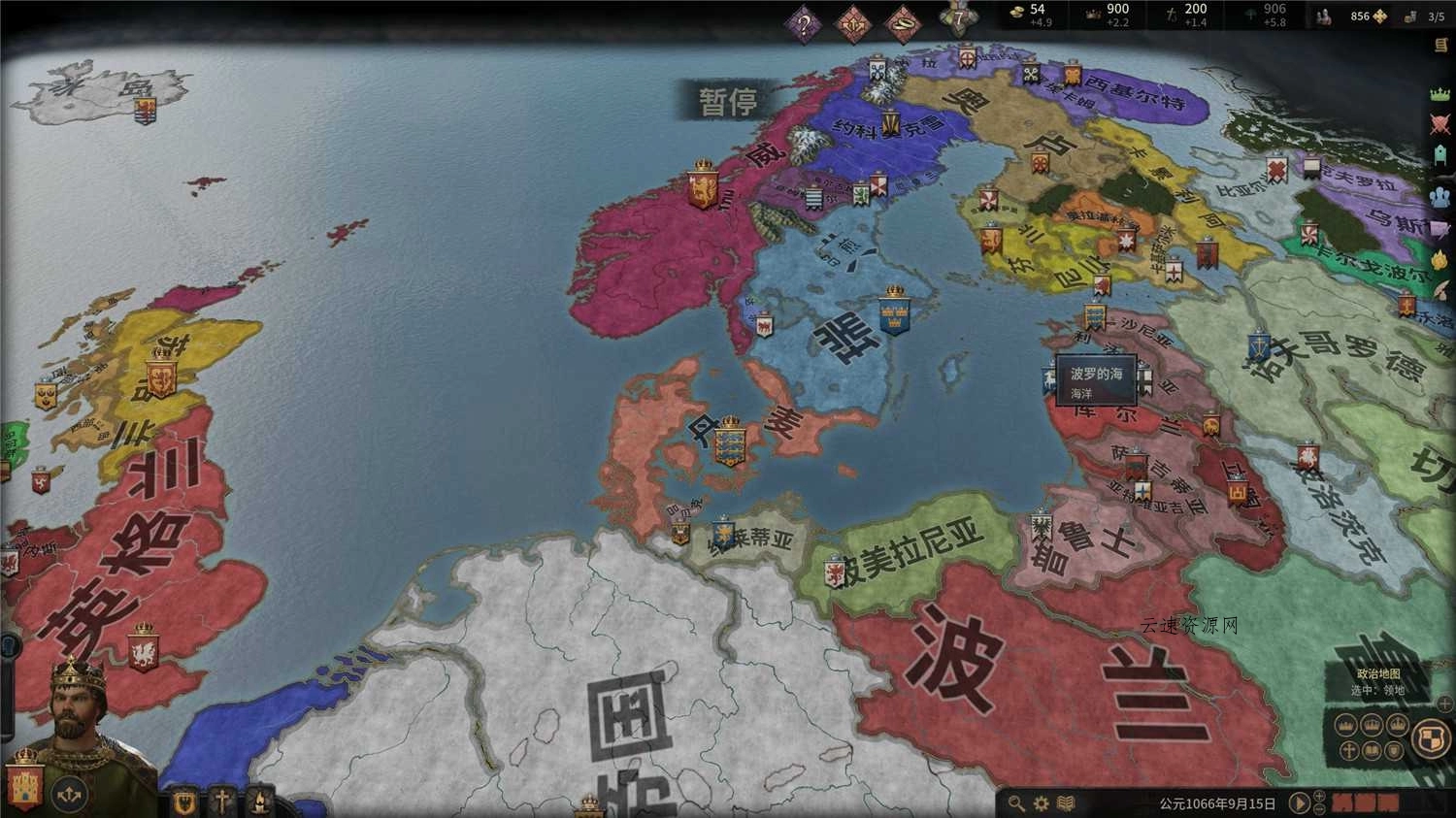
Task: Select the player coat of arms shield
Action: pos(1431,737)
